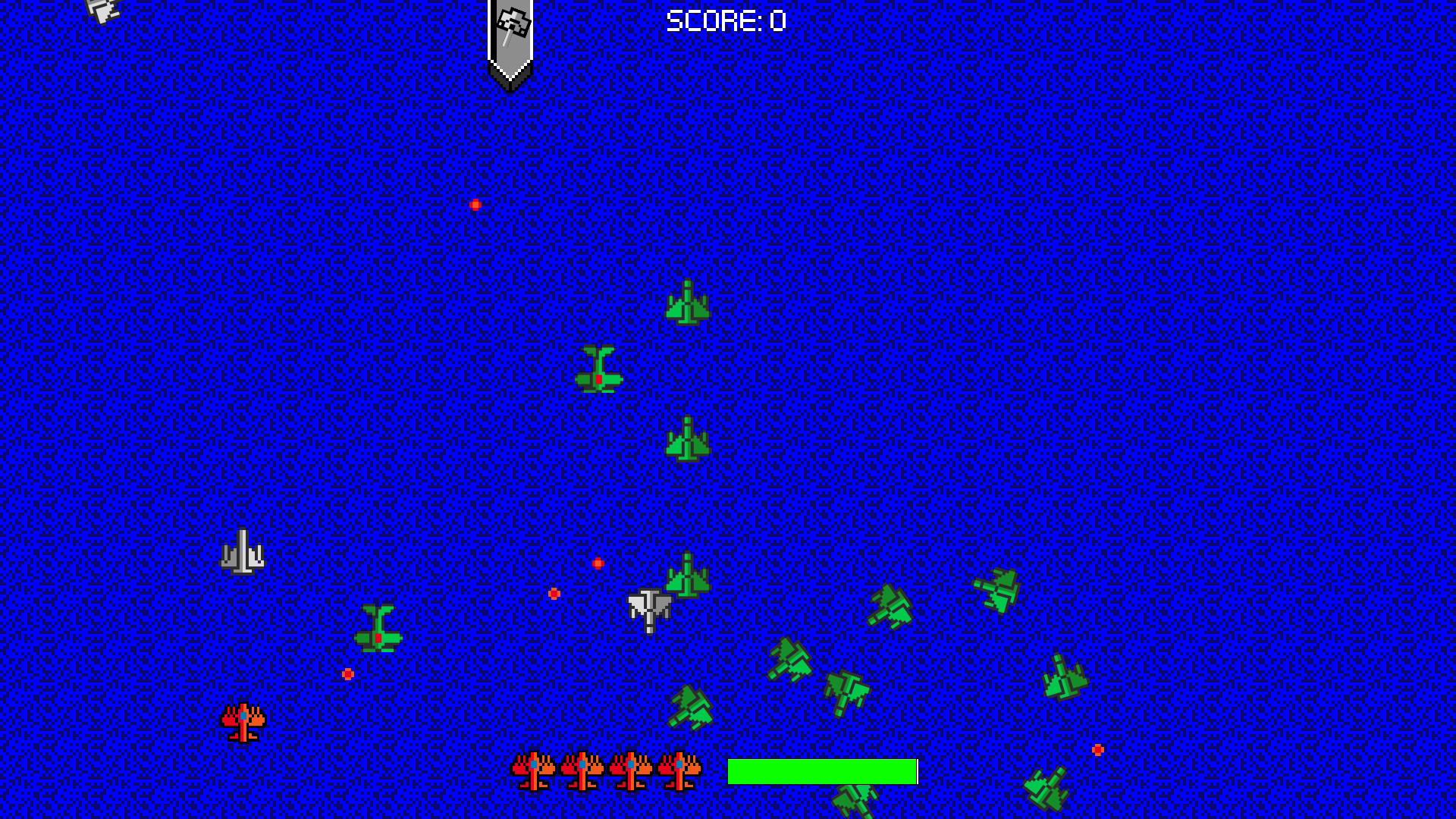Image resolution: width=1456 pixels, height=819 pixels.
Task: Select the green enemy below the banner
Action: coord(686,302)
